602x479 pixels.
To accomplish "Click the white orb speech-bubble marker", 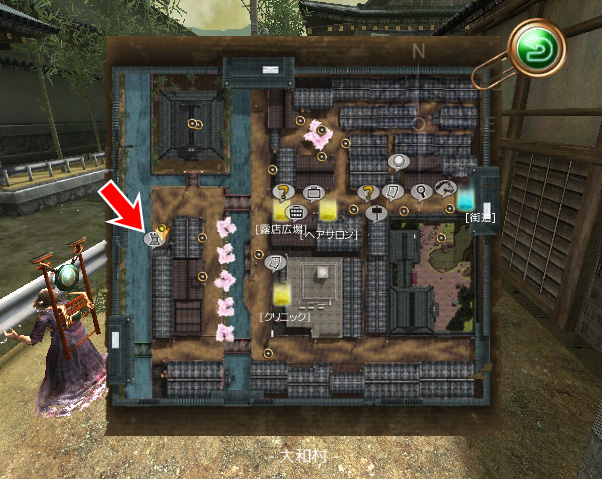I will (399, 161).
